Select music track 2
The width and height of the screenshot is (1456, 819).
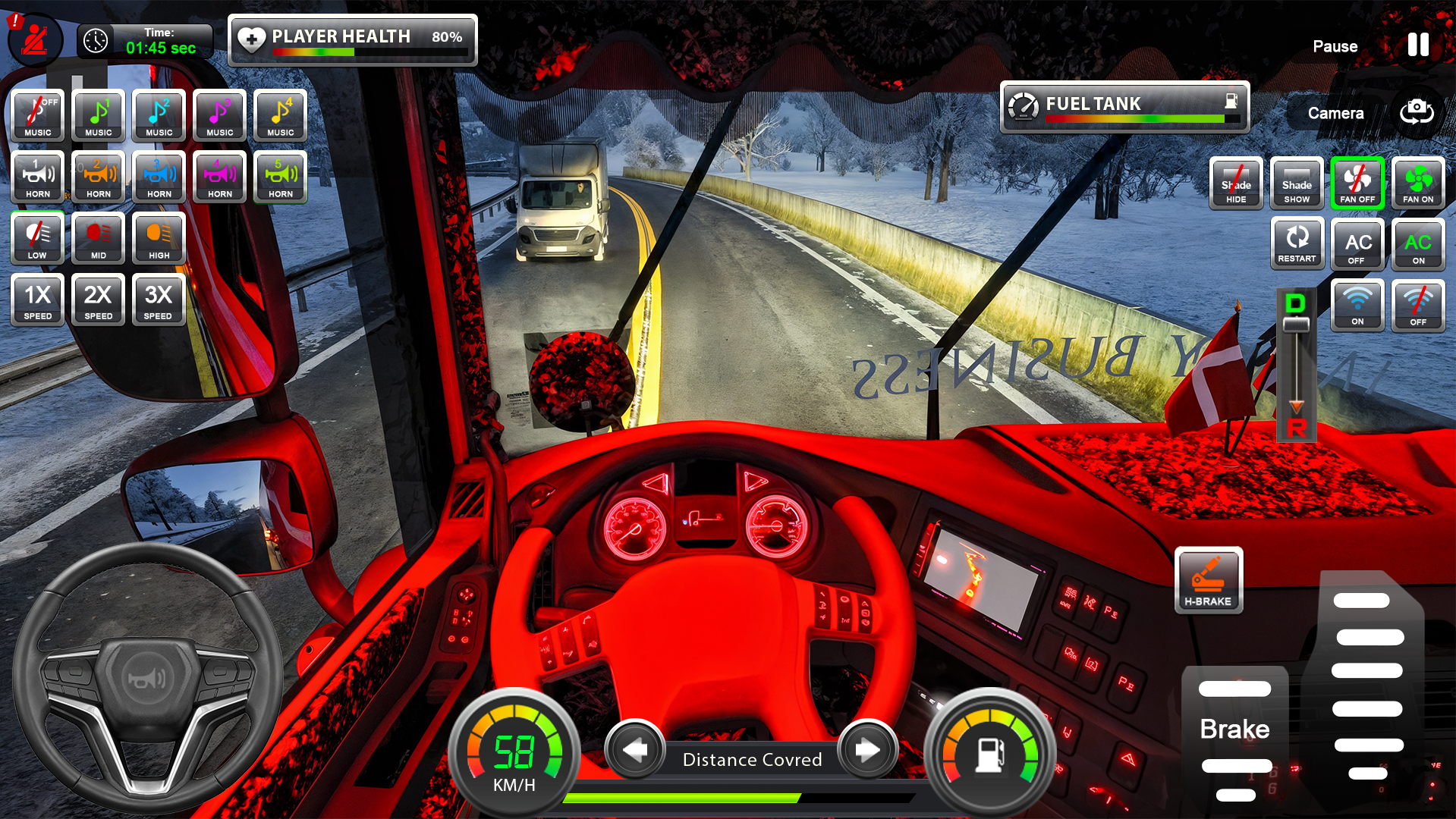point(159,115)
